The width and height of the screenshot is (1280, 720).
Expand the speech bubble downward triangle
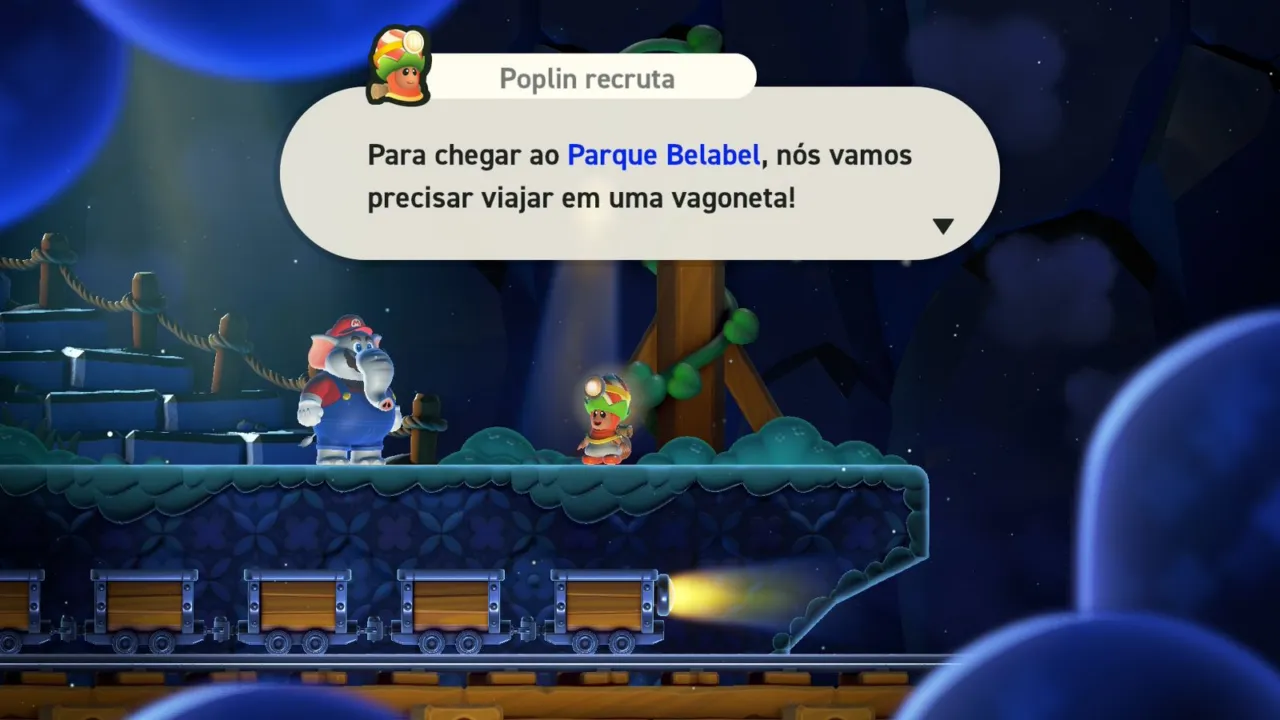(941, 225)
